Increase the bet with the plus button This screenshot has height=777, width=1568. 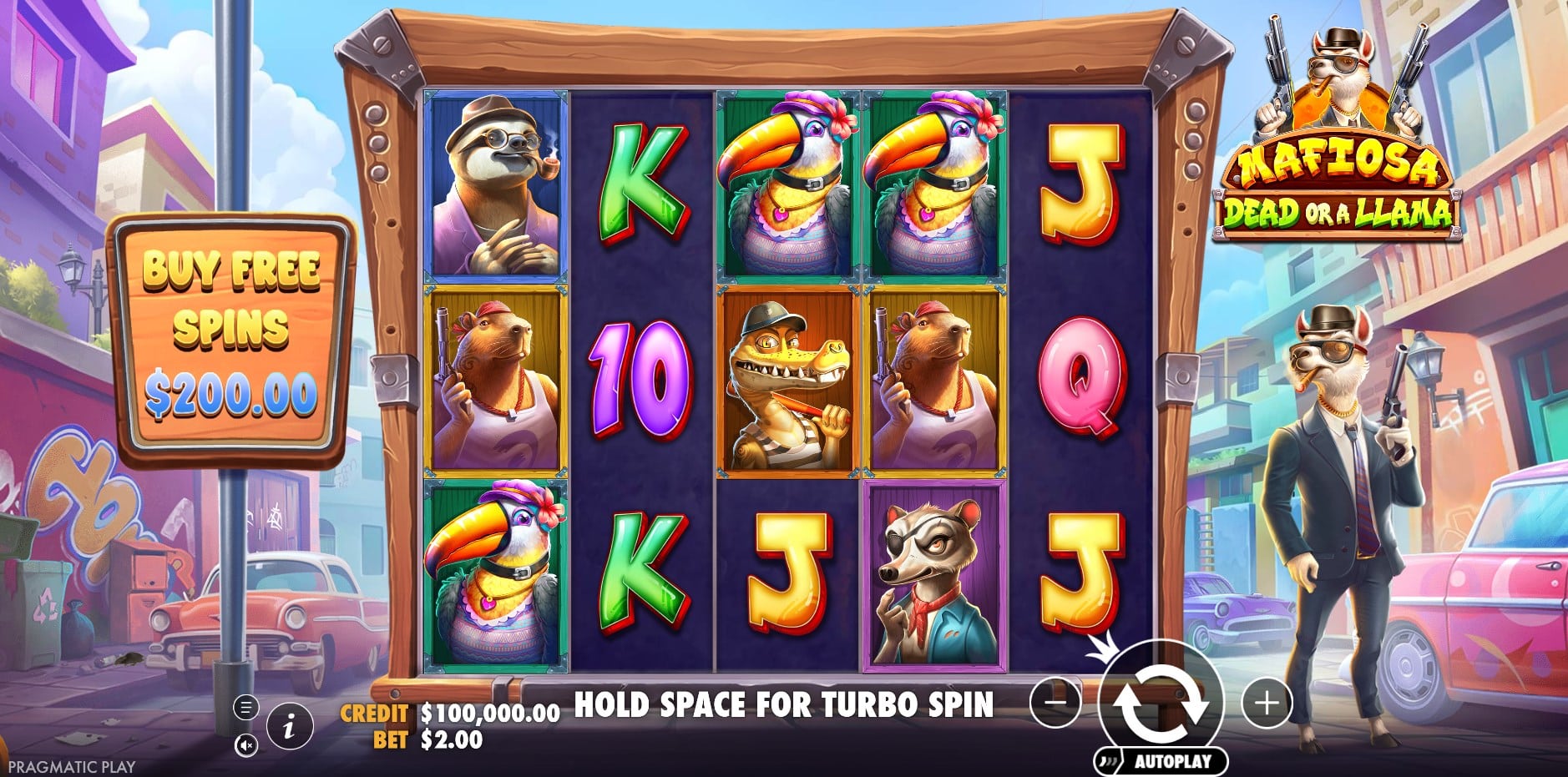click(x=1267, y=703)
